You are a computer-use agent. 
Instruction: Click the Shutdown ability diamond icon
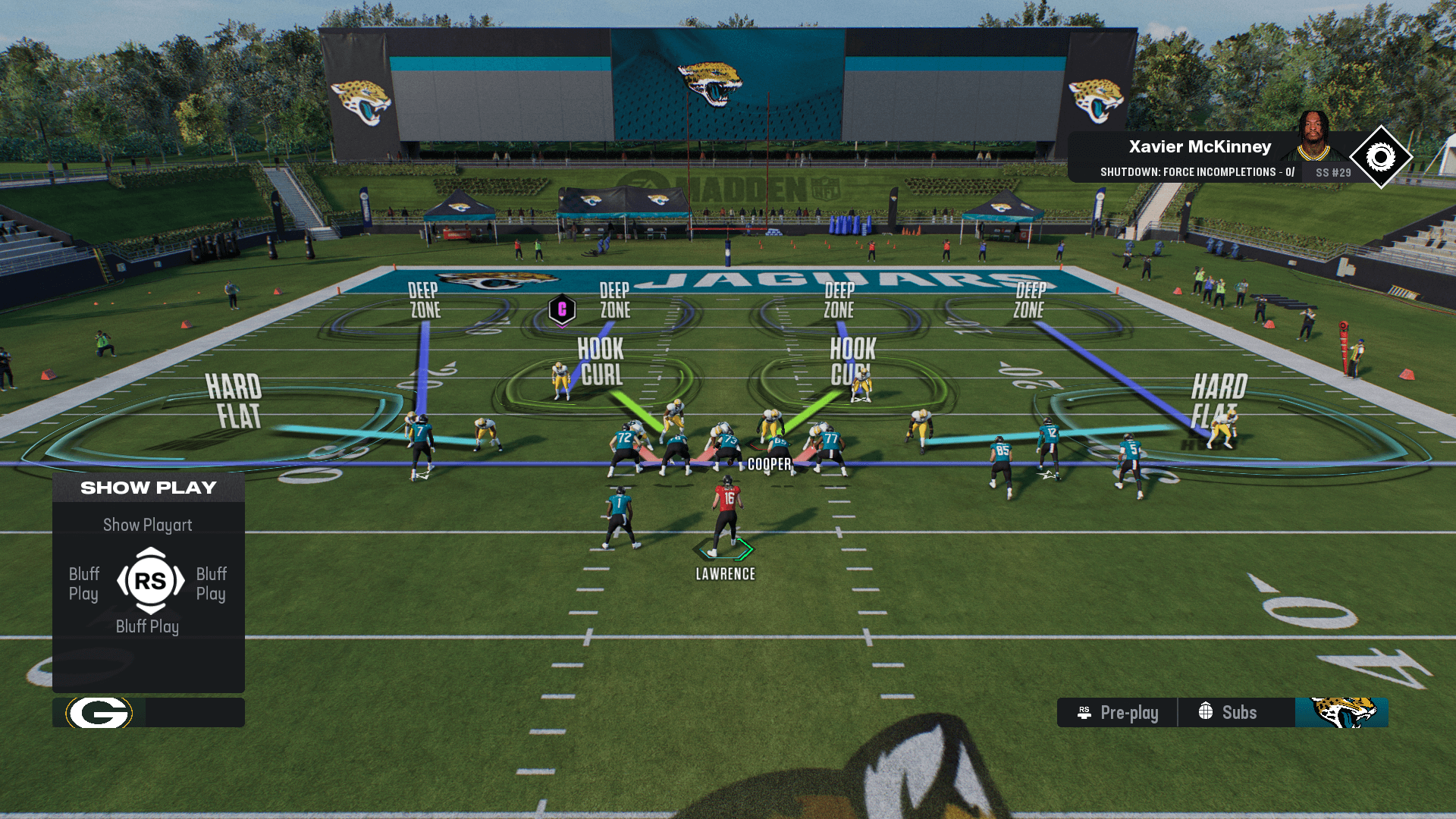click(1380, 158)
